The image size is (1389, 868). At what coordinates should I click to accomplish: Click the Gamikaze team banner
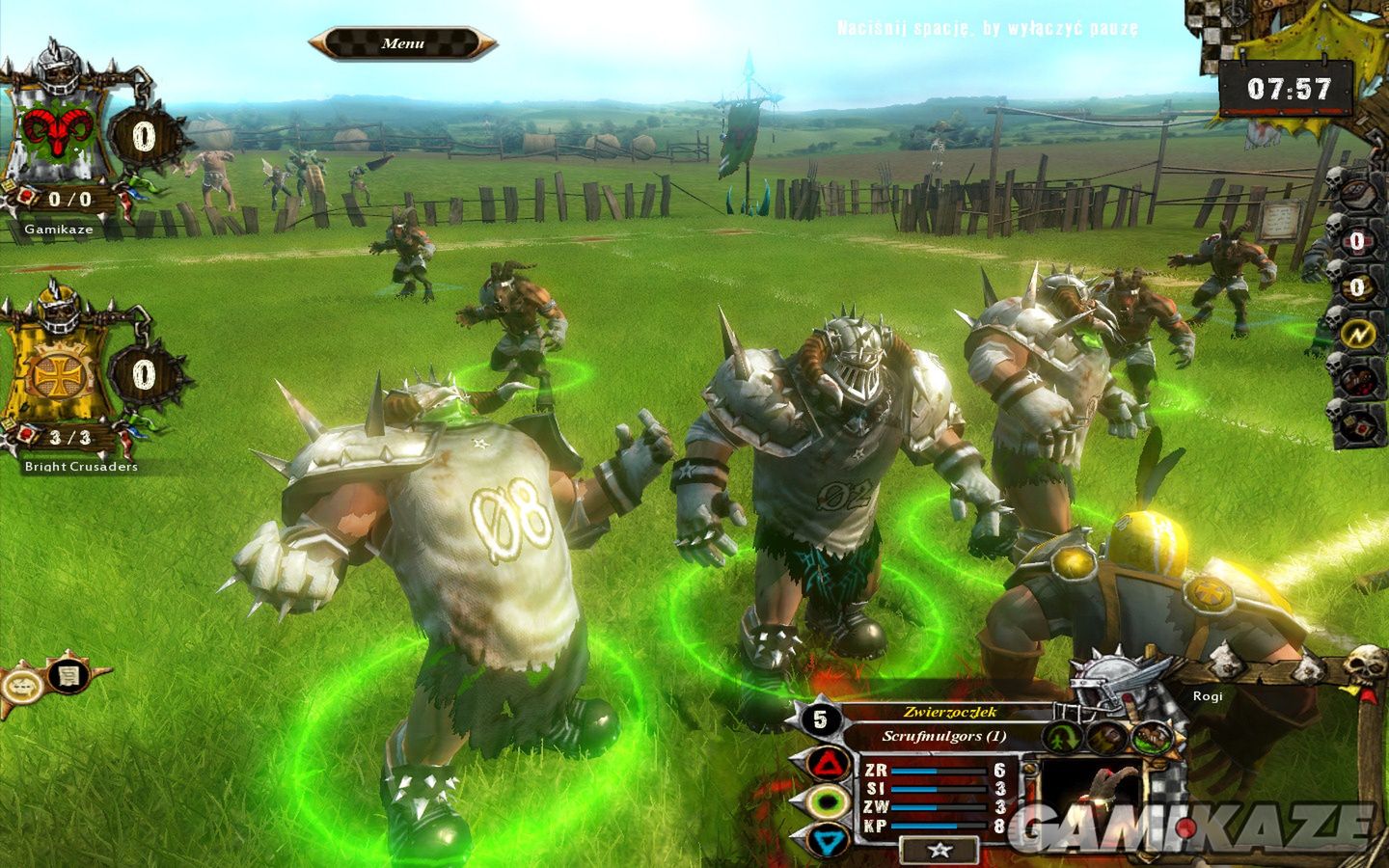pos(58,135)
